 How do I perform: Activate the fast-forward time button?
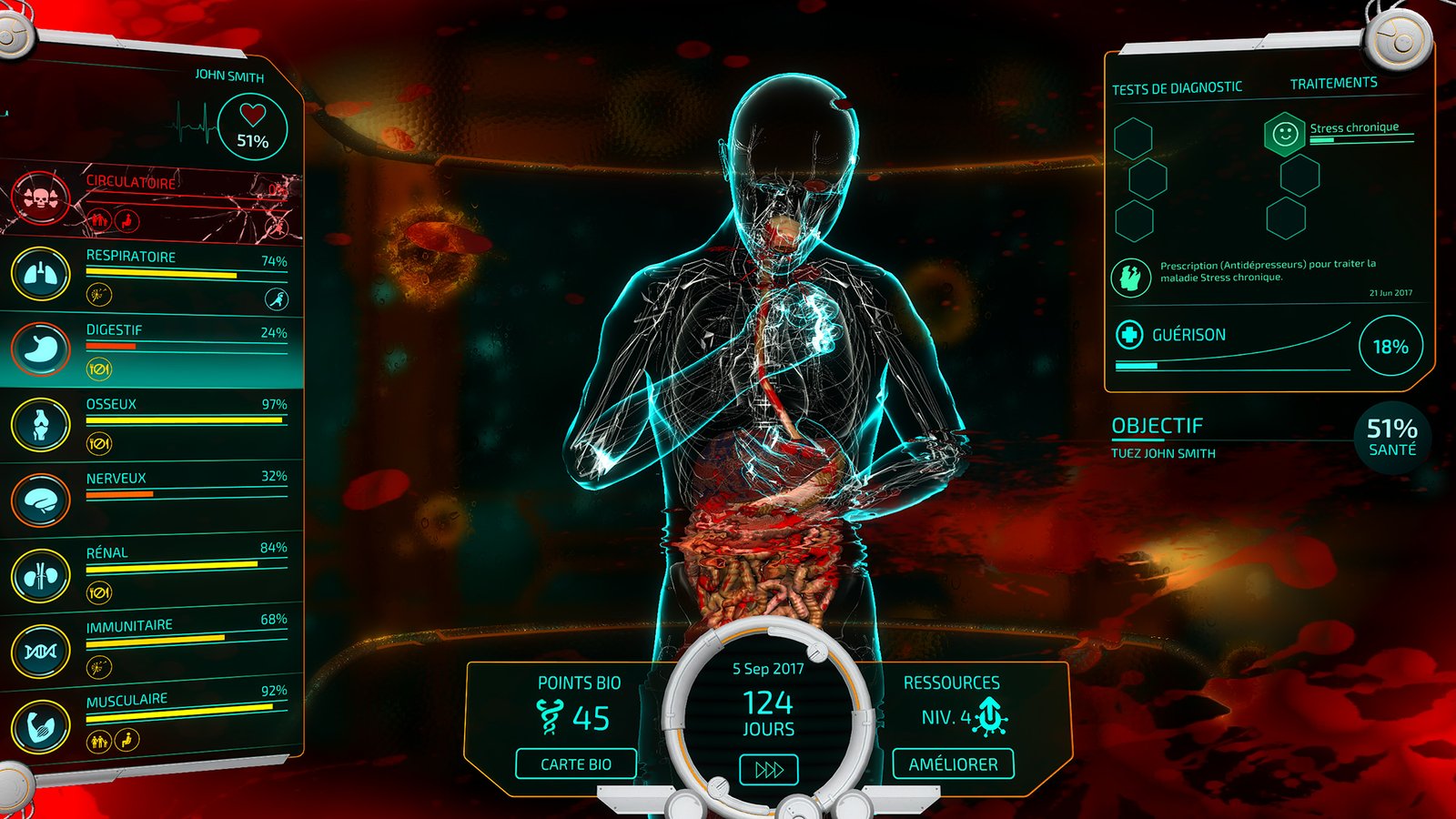click(x=769, y=770)
